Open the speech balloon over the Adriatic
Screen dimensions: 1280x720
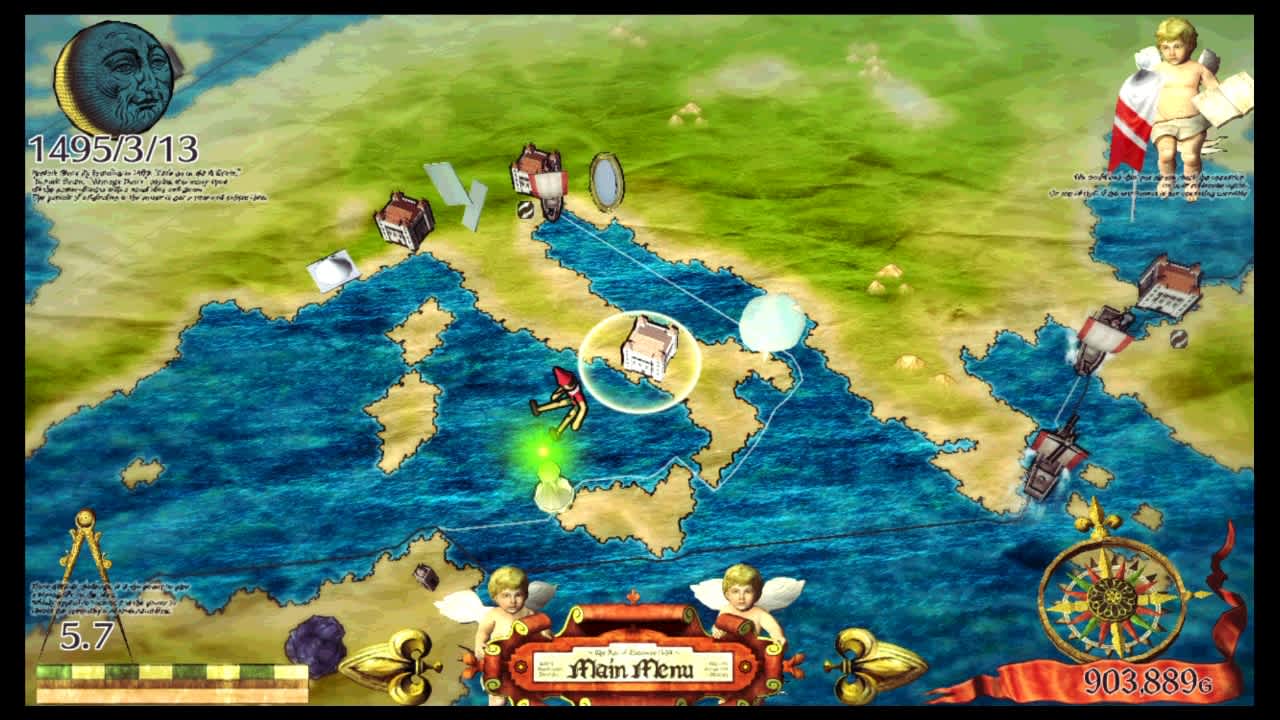click(772, 322)
